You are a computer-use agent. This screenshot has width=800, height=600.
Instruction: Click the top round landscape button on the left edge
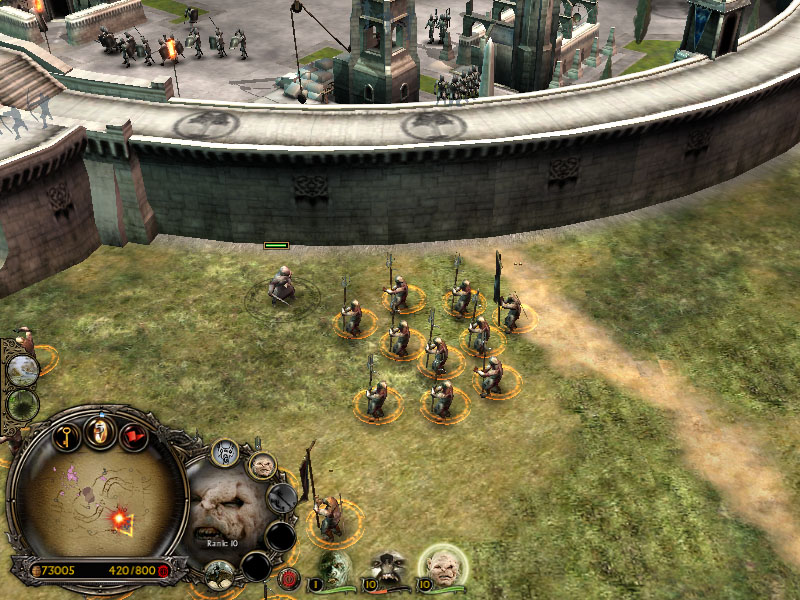tap(22, 370)
